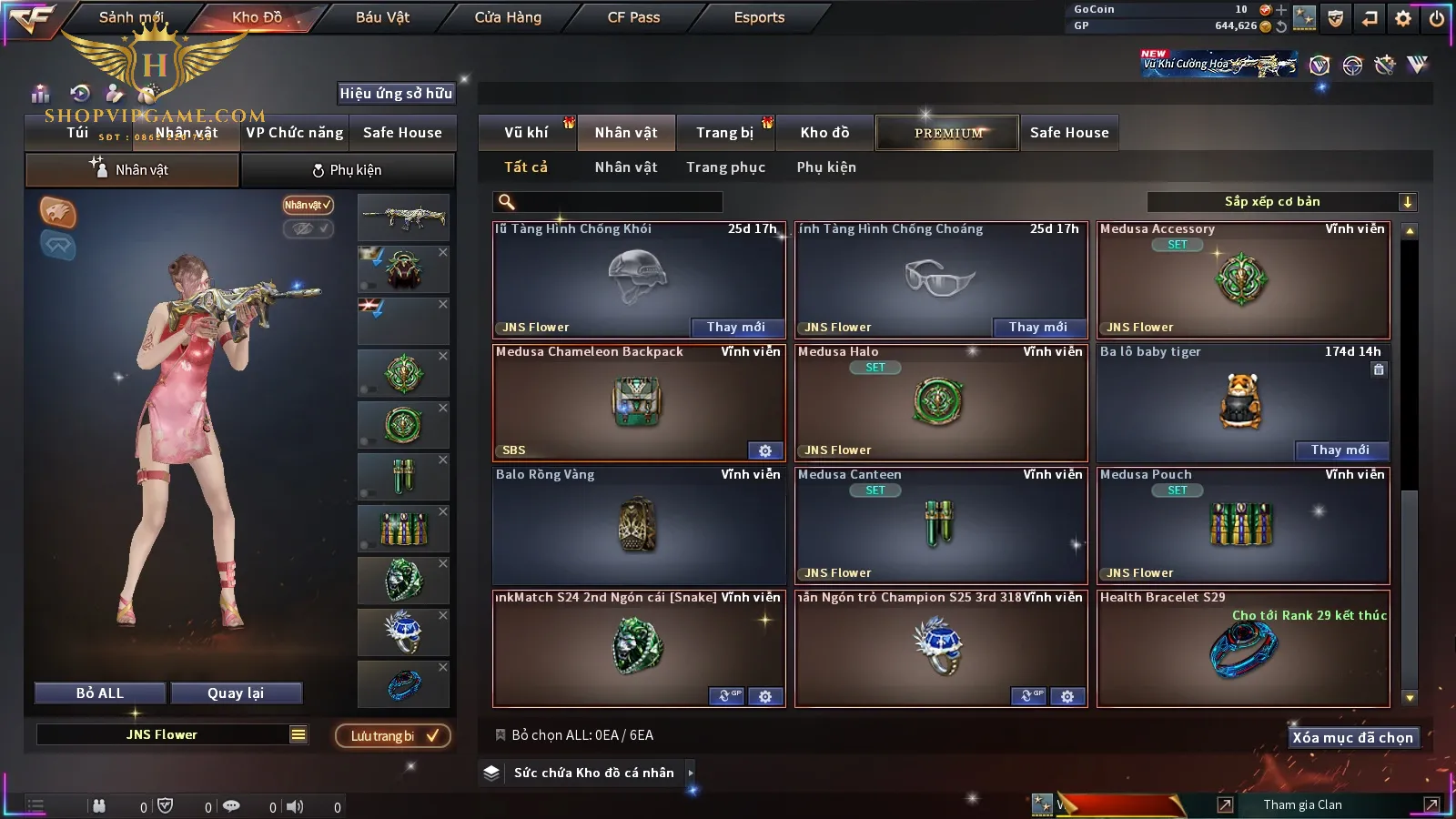This screenshot has height=819, width=1456.
Task: Click the power exit icon
Action: pos(1437,18)
